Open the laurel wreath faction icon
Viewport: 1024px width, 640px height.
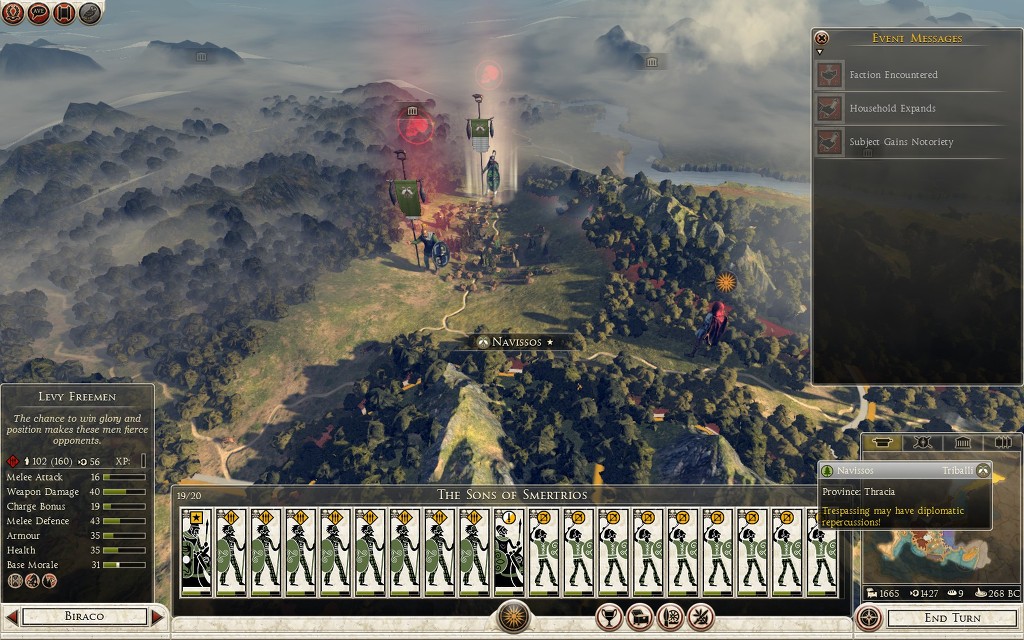click(x=13, y=13)
